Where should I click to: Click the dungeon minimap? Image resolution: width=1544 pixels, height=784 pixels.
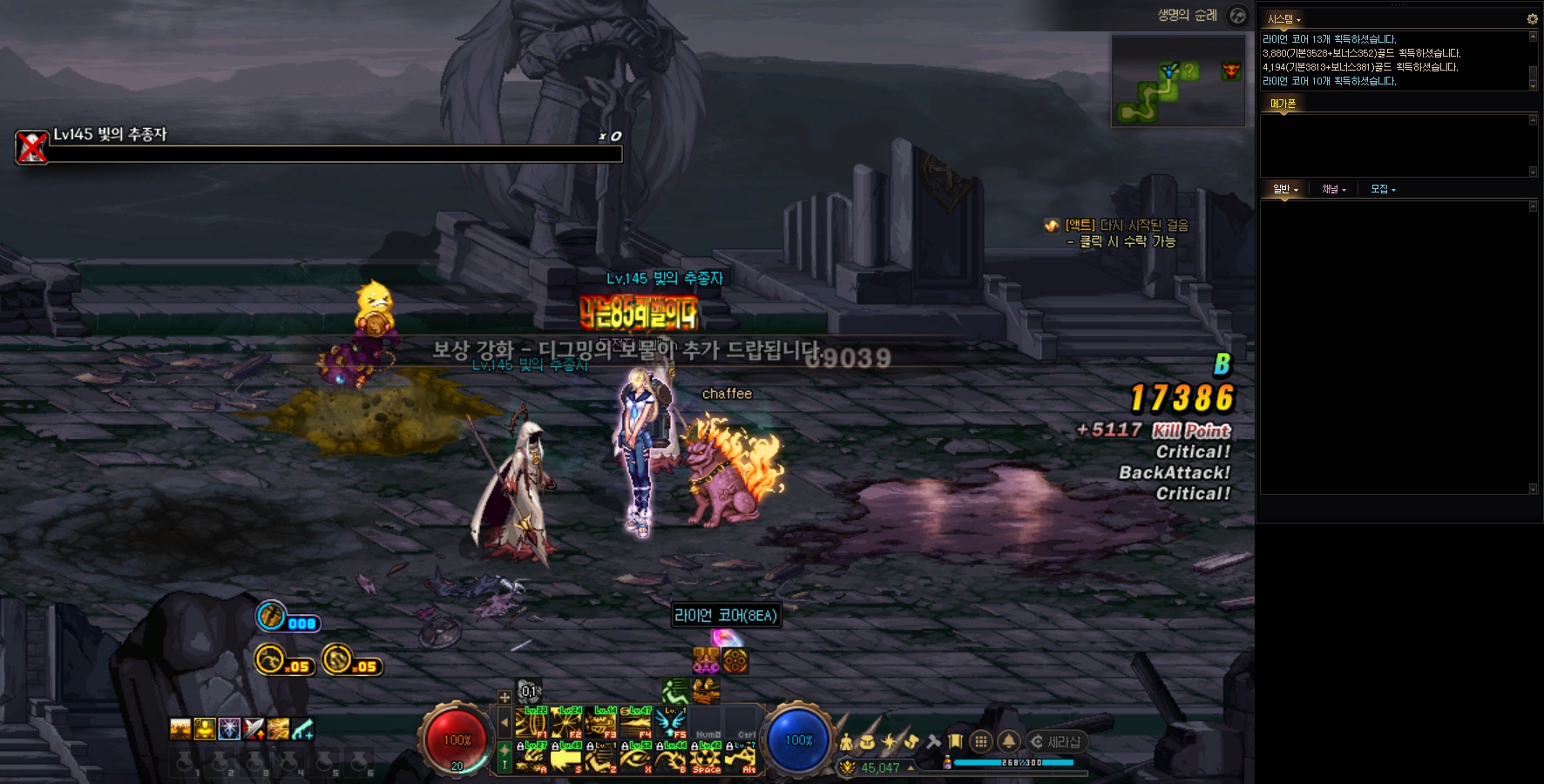point(1177,81)
